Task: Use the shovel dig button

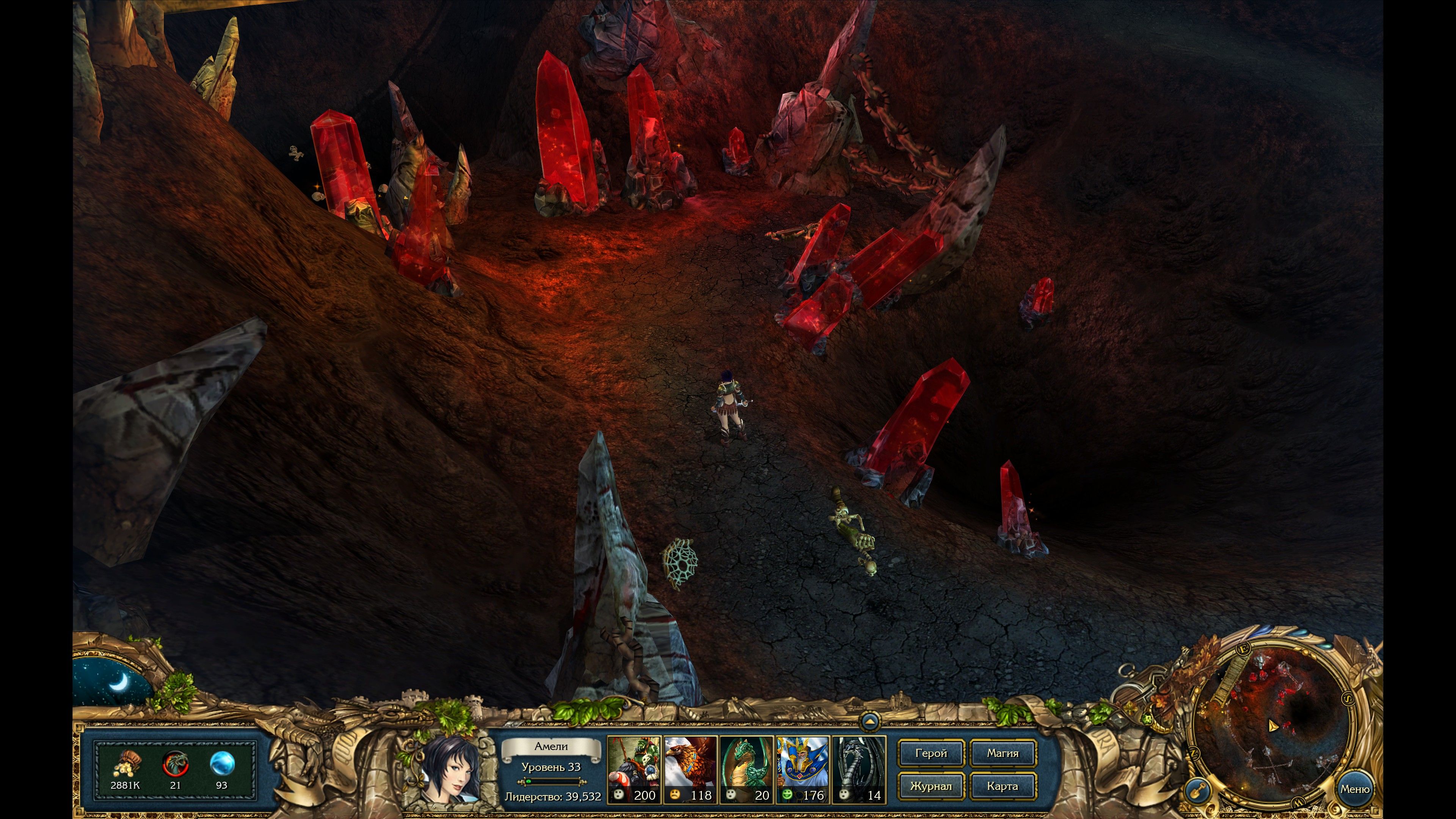Action: point(1197,789)
